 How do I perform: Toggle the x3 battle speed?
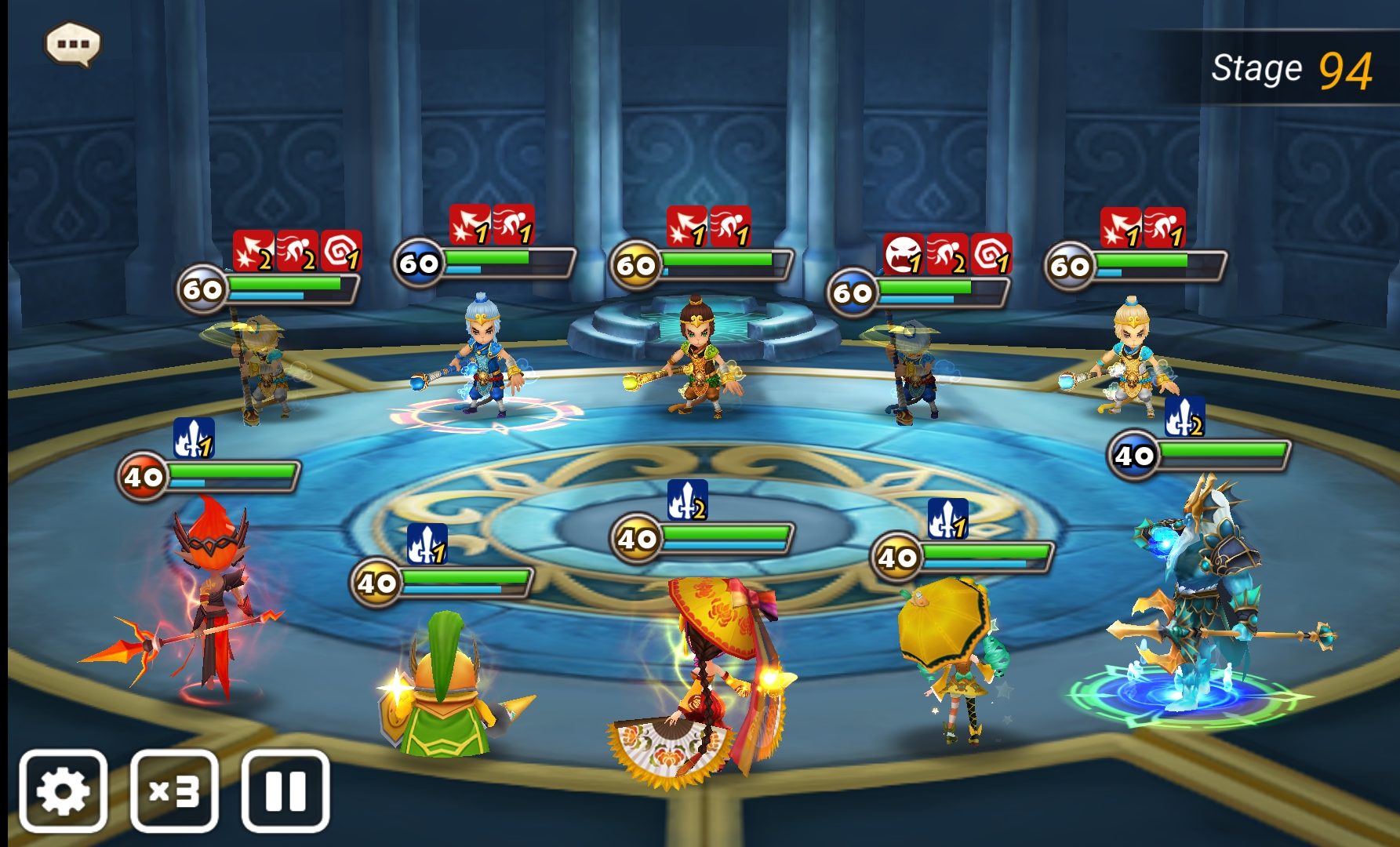pos(174,791)
